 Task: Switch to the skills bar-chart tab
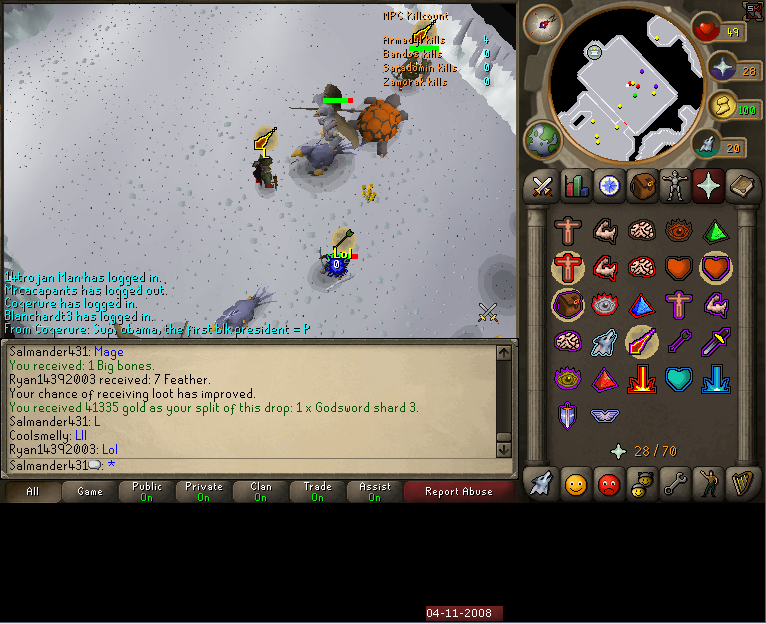click(x=576, y=186)
